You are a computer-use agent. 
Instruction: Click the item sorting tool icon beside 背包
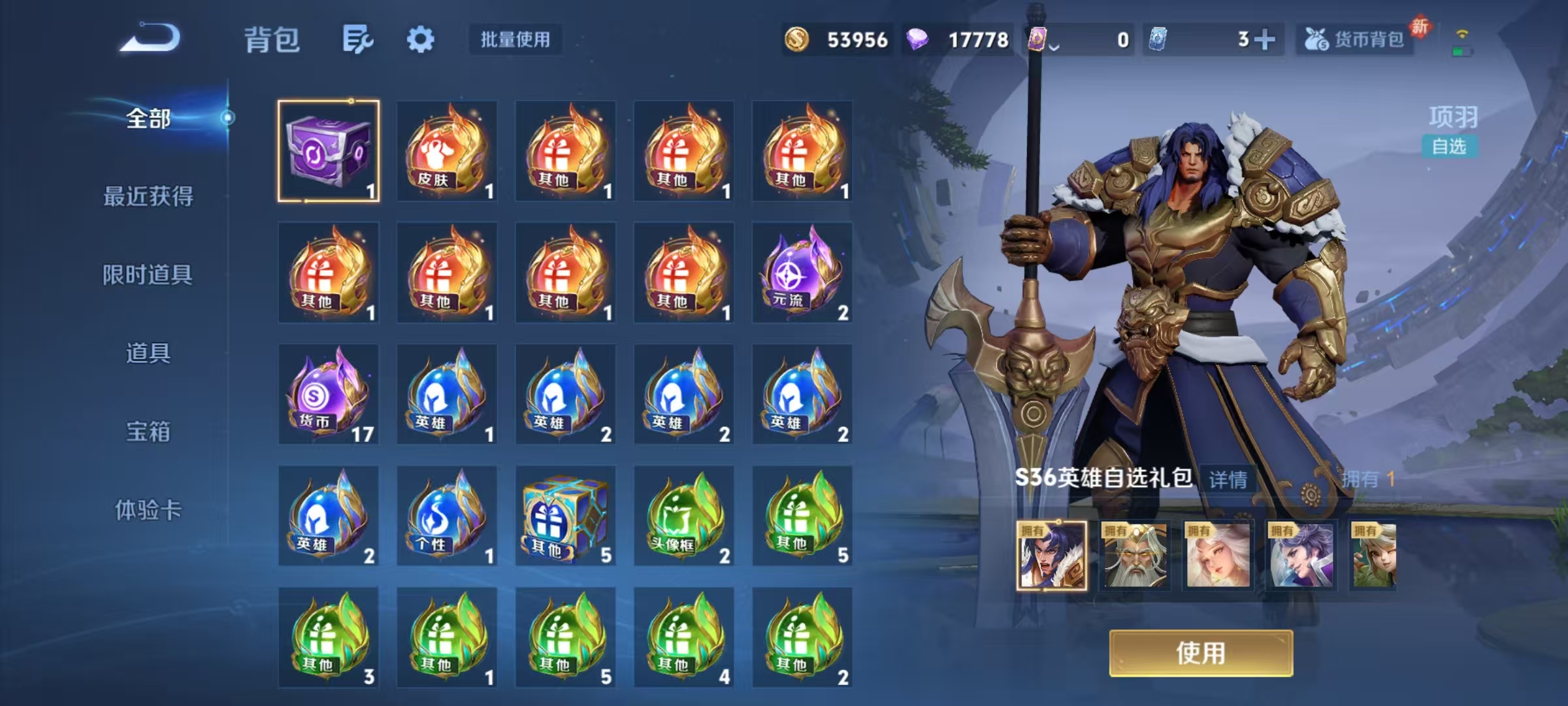(x=358, y=39)
